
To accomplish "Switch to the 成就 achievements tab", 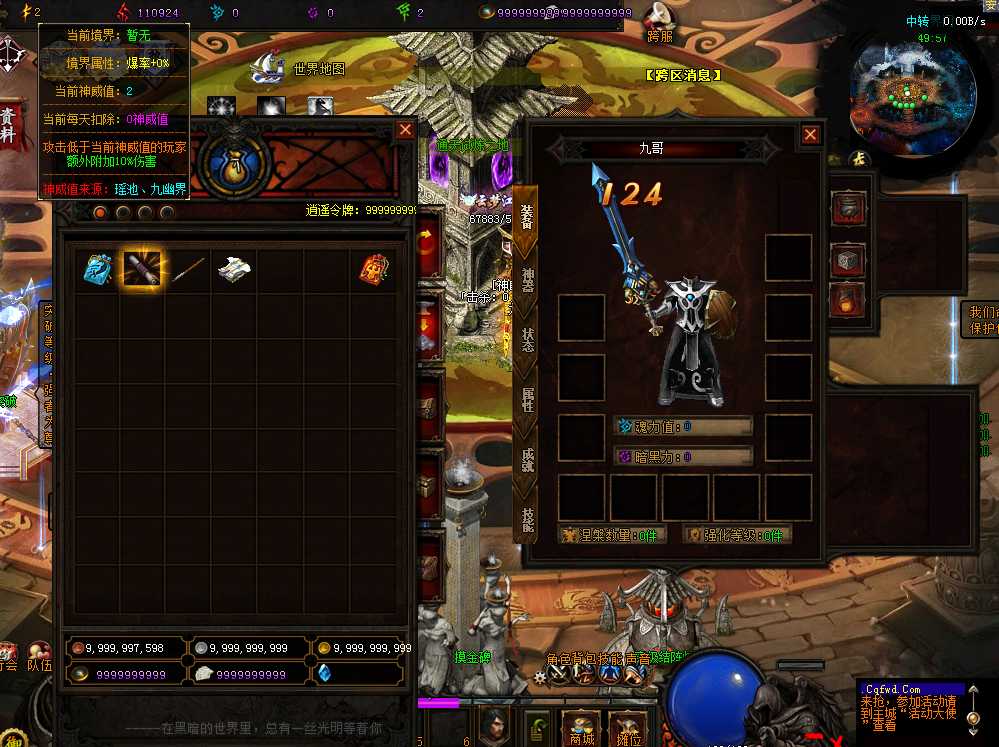I will click(x=526, y=460).
